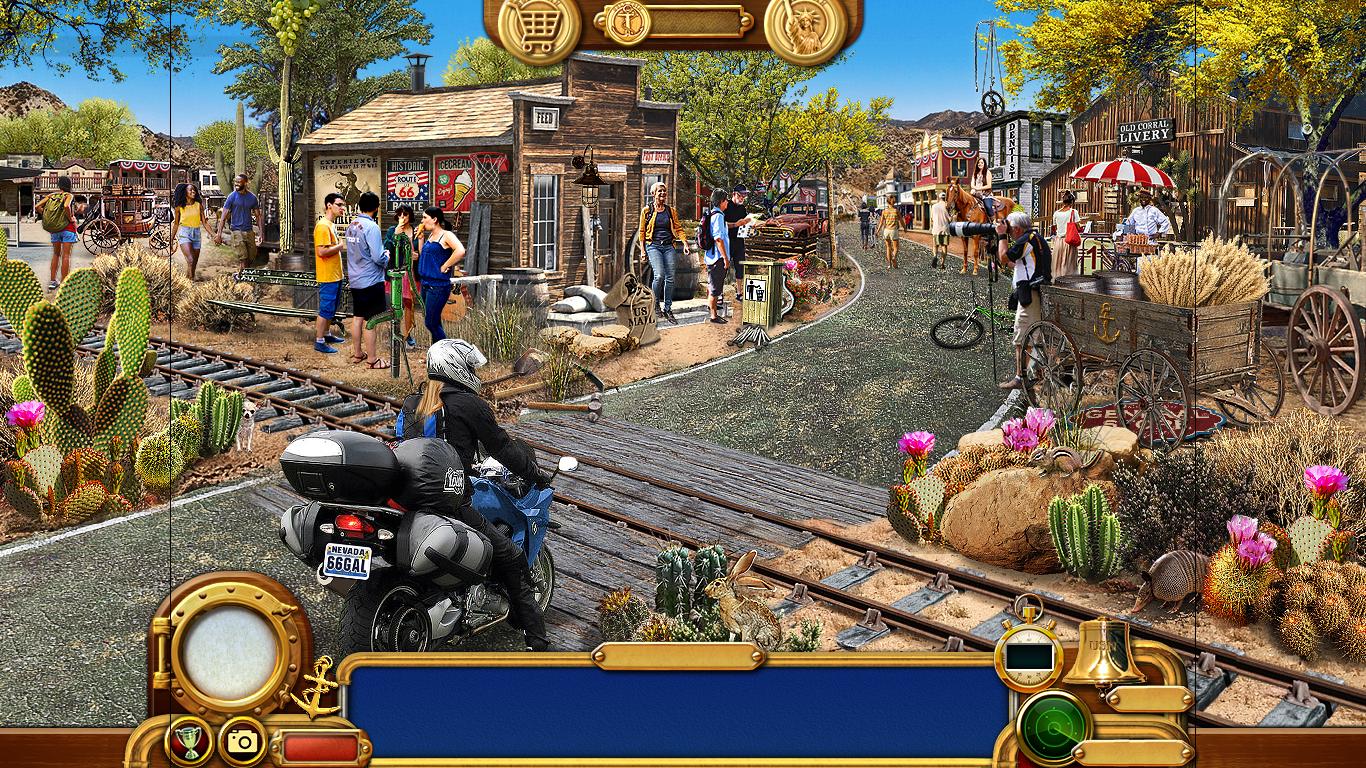
Task: Ring the brass ship bell
Action: click(x=1103, y=652)
